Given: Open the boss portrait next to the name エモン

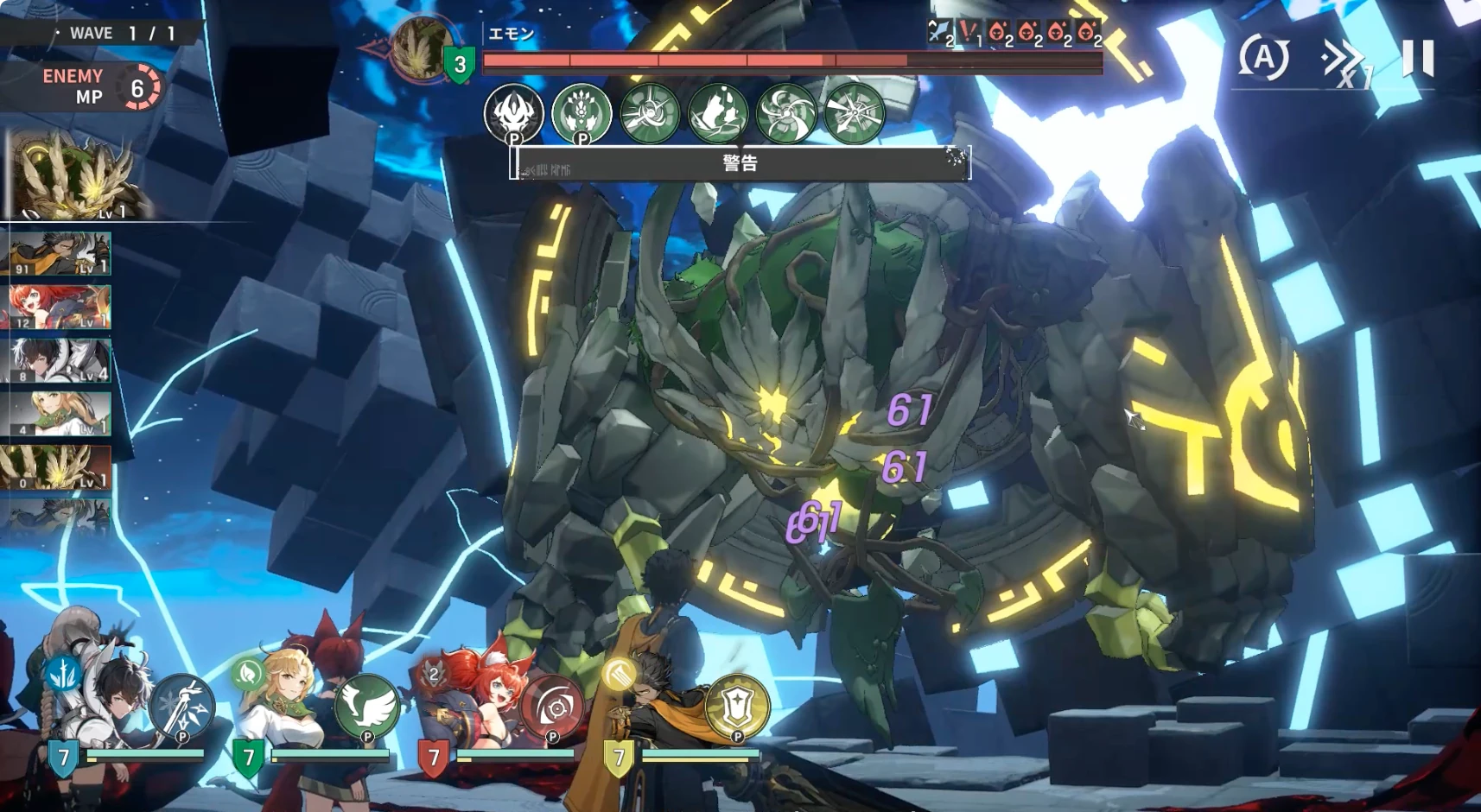Looking at the screenshot, I should pyautogui.click(x=423, y=49).
